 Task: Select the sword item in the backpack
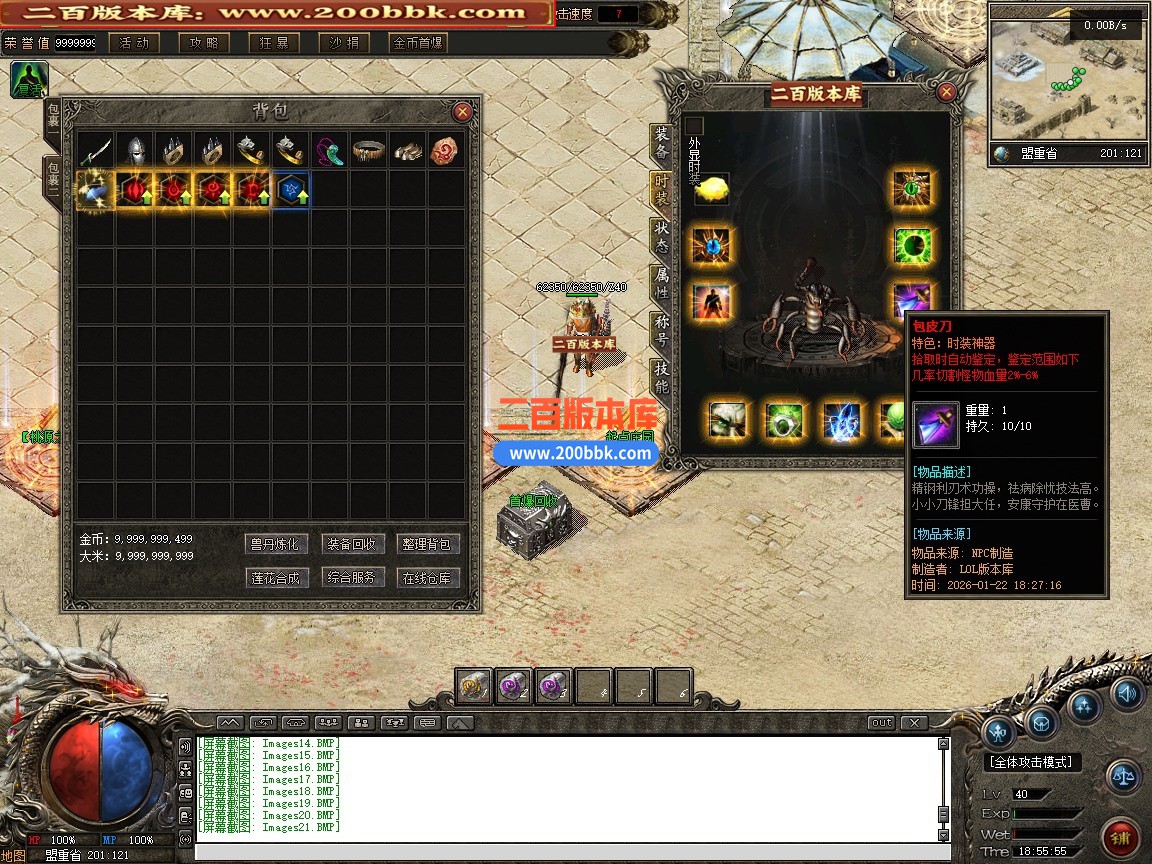[96, 150]
